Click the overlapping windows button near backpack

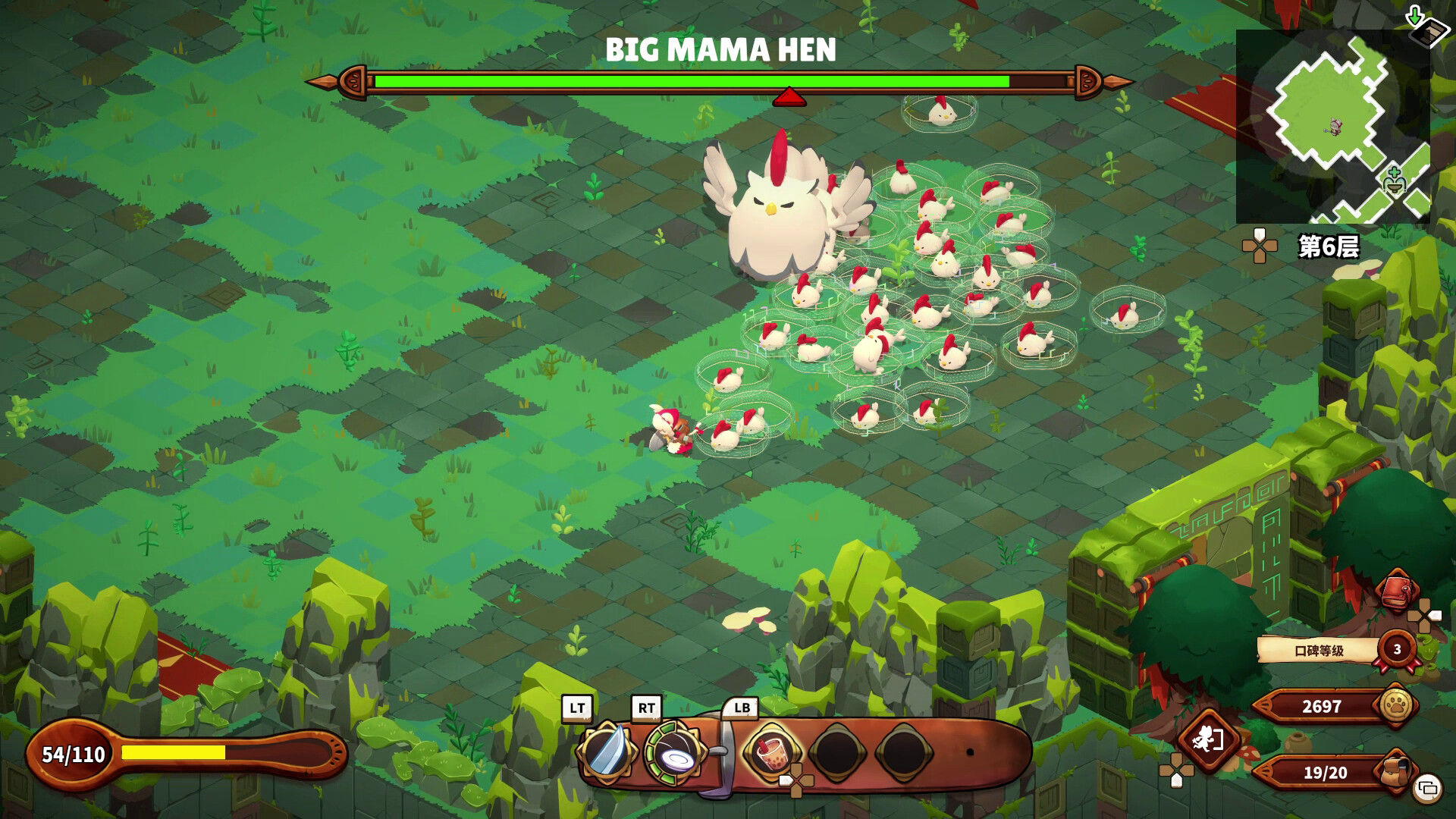(x=1427, y=789)
